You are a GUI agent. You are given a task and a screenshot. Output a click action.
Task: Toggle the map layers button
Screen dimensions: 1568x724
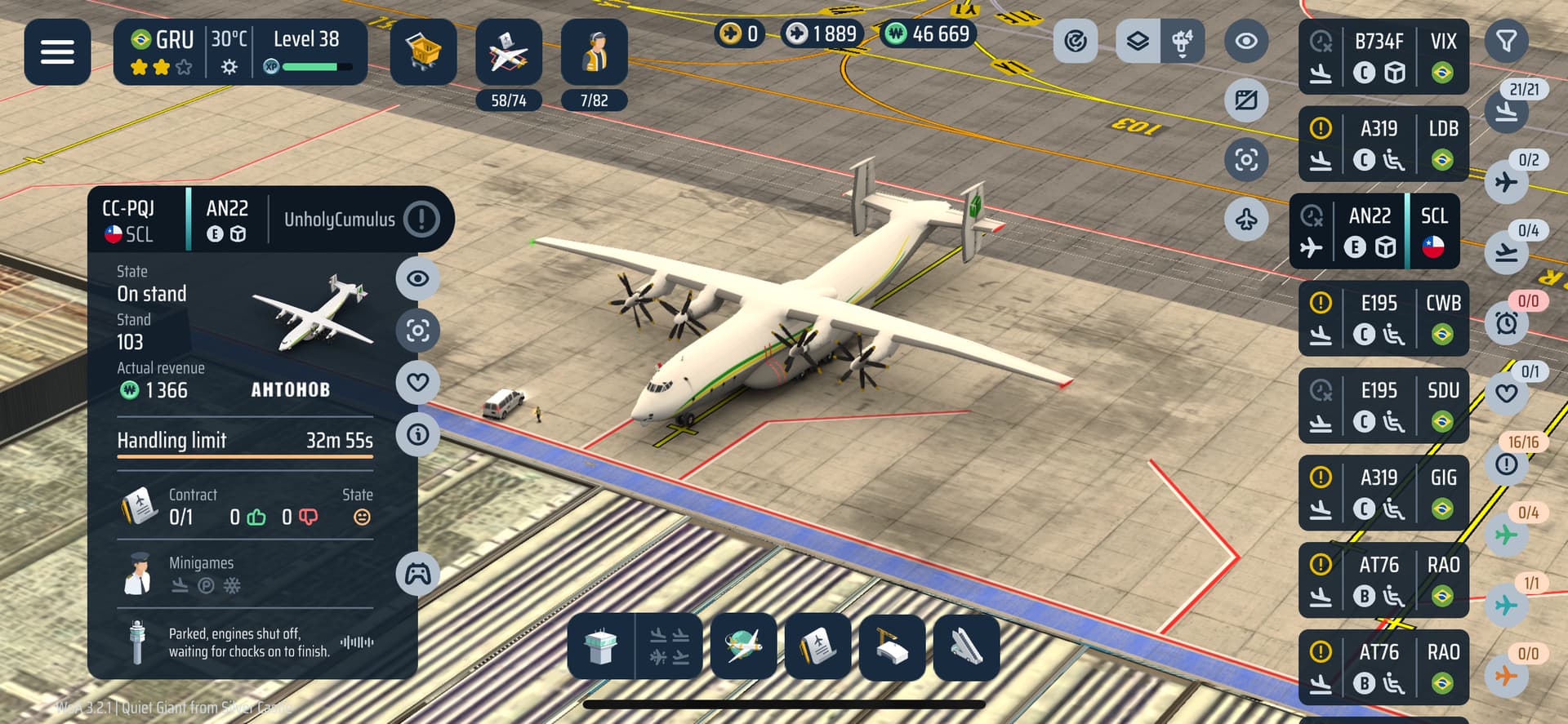tap(1138, 41)
